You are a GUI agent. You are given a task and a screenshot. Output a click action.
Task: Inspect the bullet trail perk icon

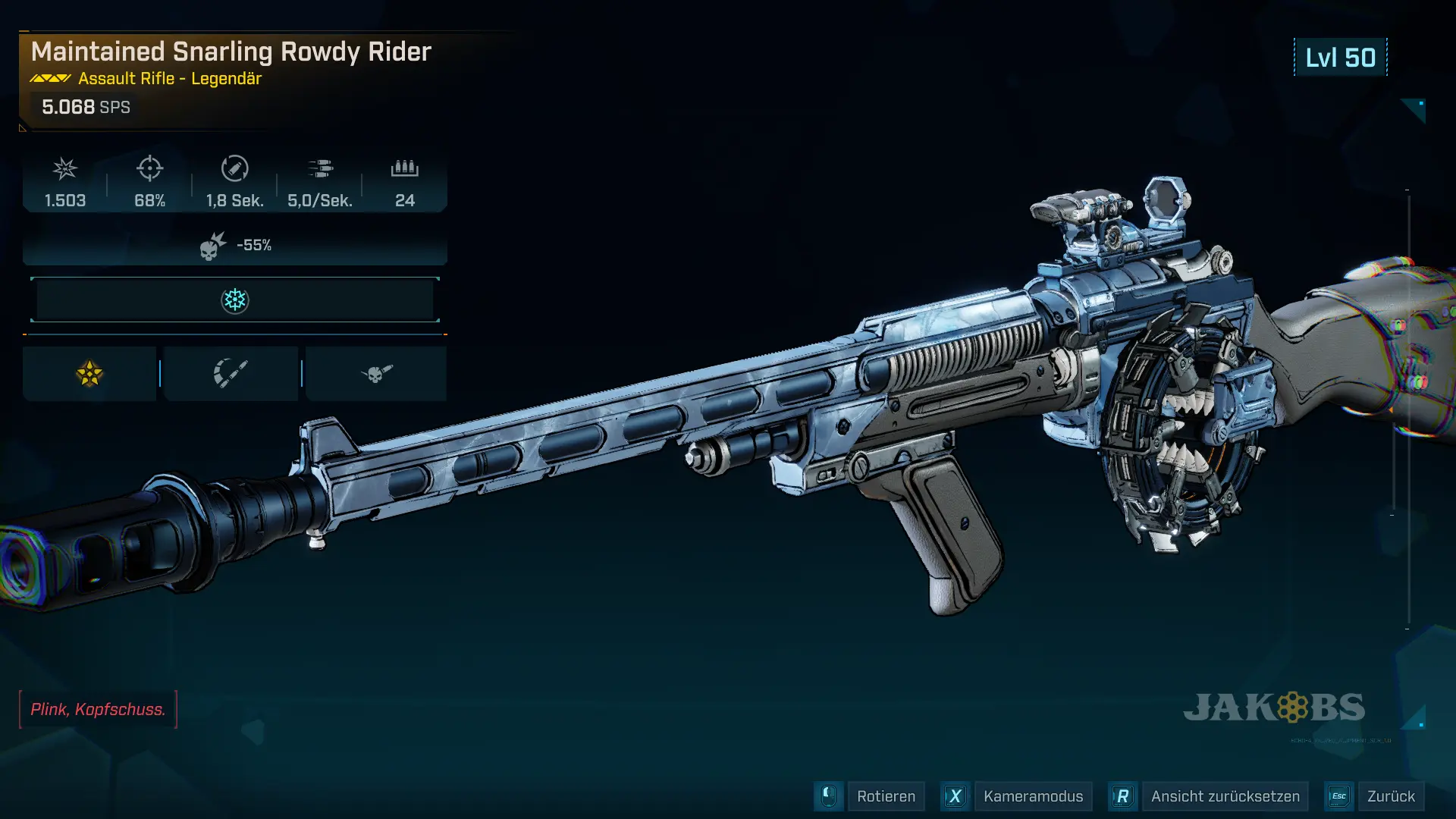(x=231, y=373)
